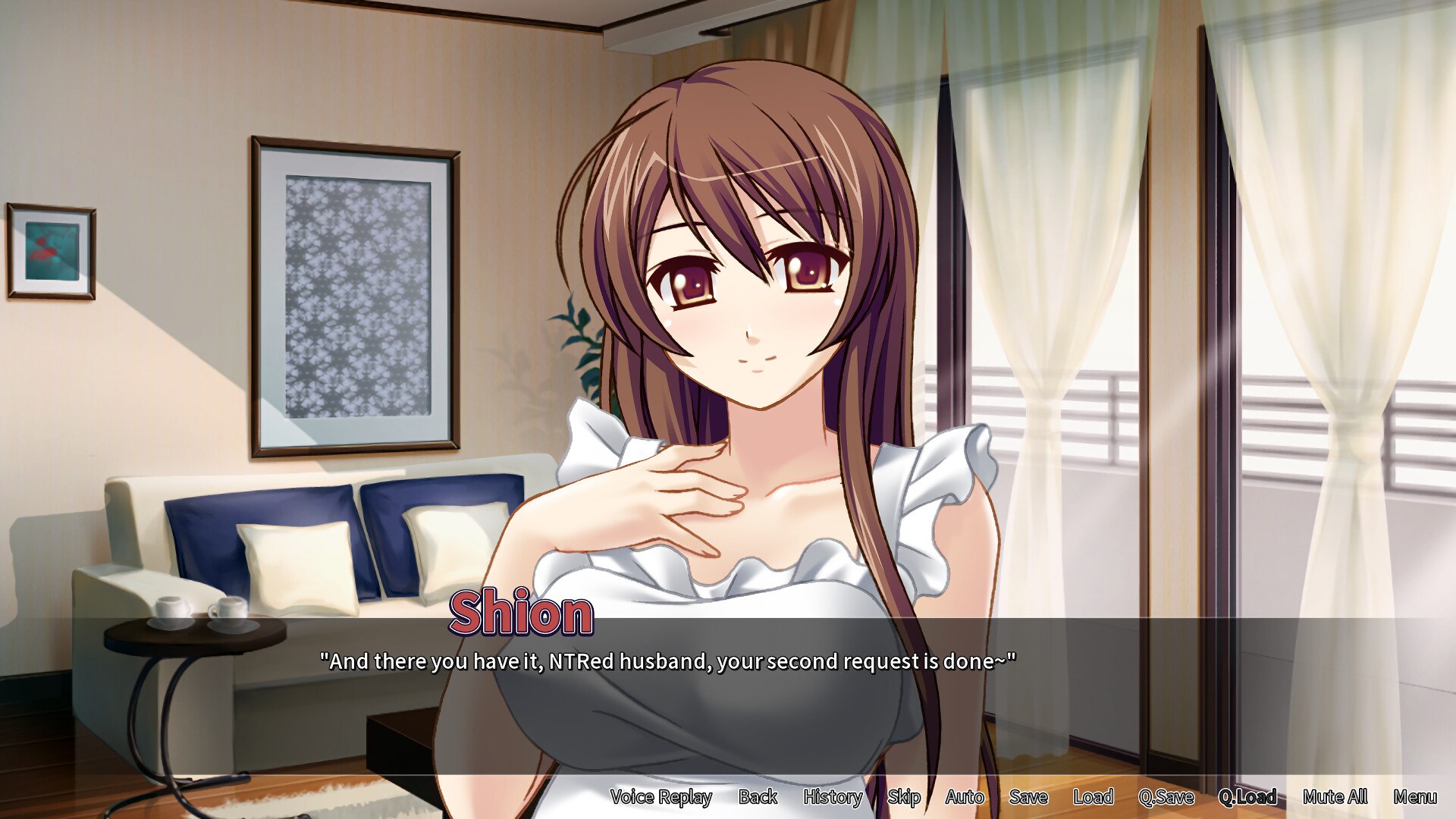Viewport: 1456px width, 819px height.
Task: Perform a Quick Save with Q.Save
Action: (1167, 797)
